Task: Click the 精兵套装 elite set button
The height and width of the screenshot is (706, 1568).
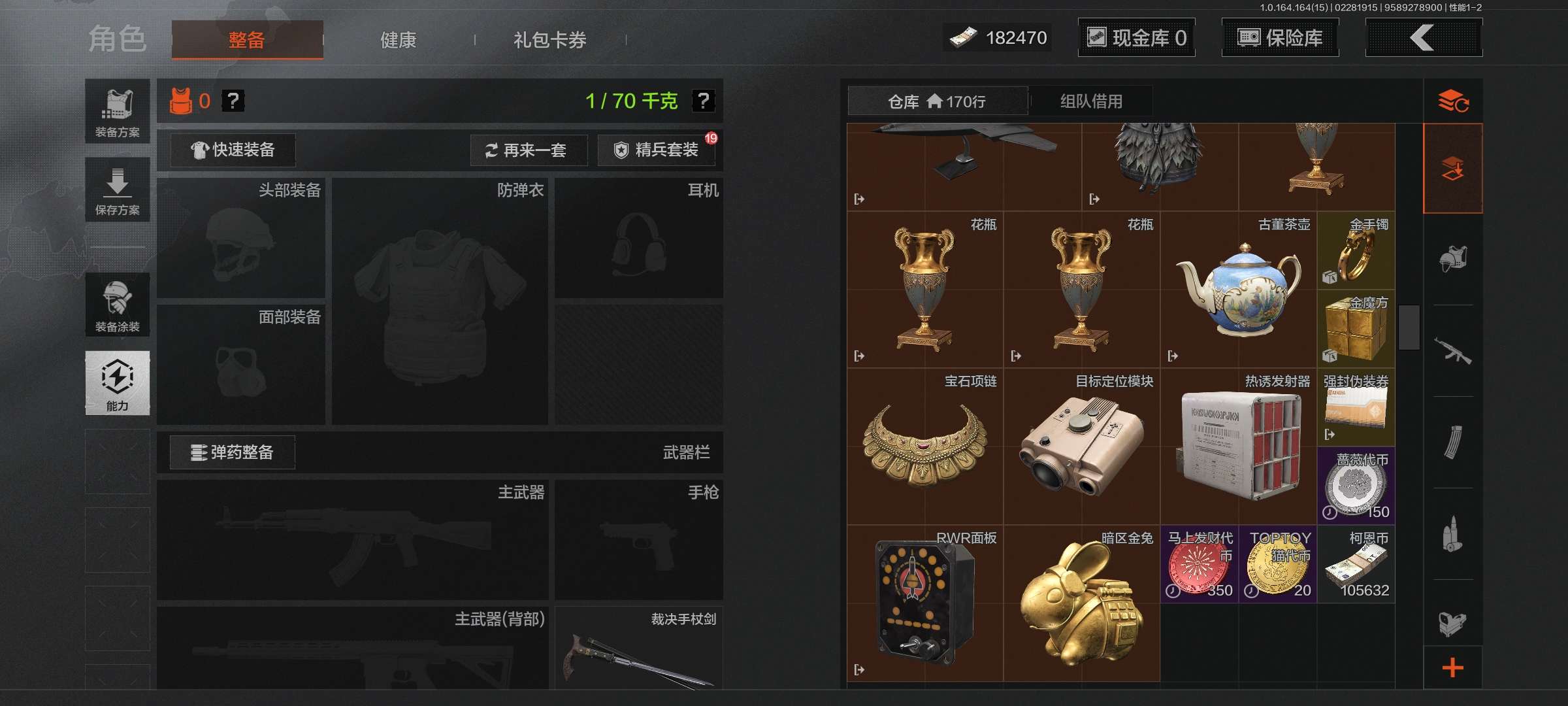Action: (x=655, y=150)
